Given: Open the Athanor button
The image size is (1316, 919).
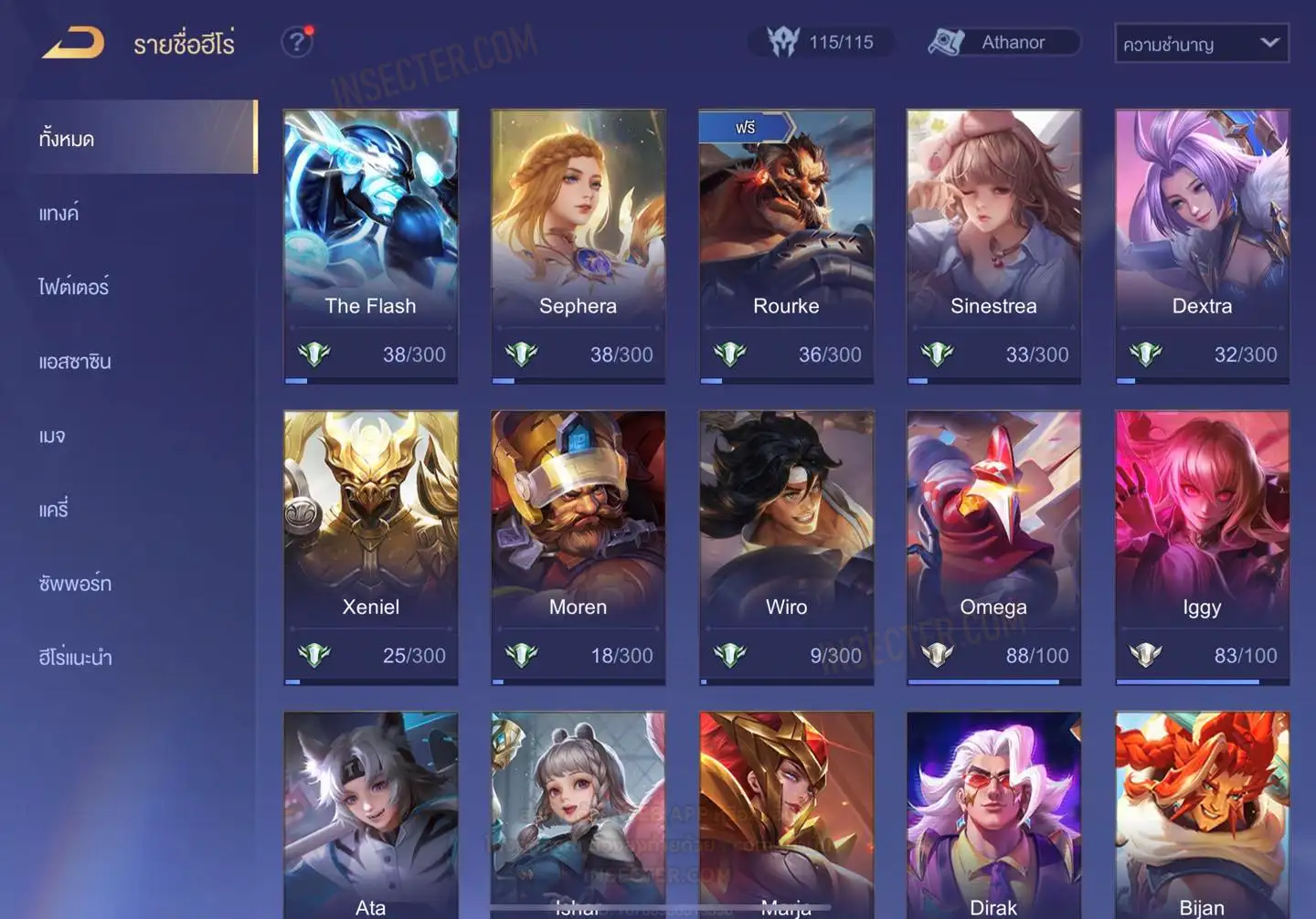Looking at the screenshot, I should pos(1003,42).
